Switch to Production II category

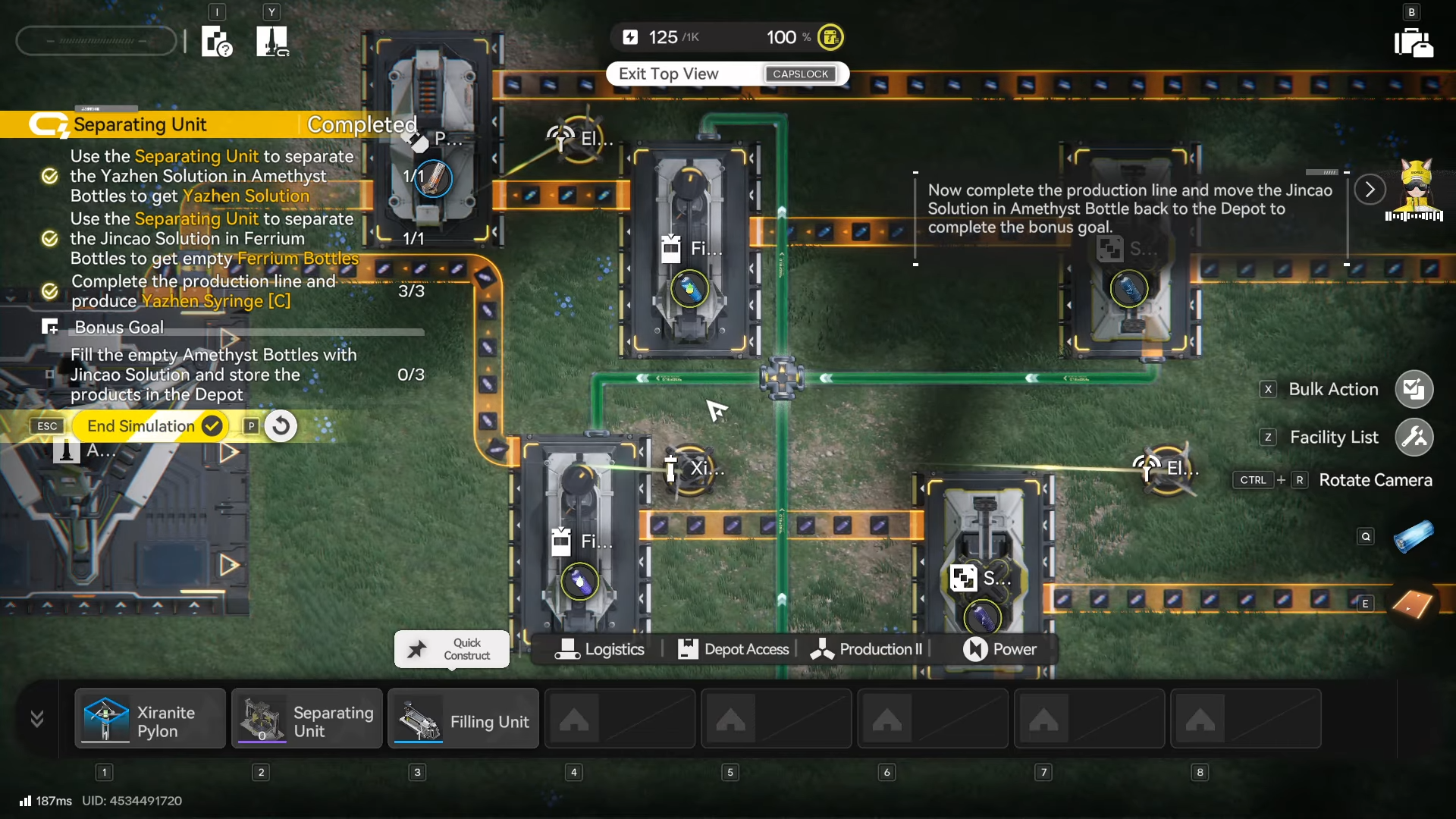tap(866, 649)
